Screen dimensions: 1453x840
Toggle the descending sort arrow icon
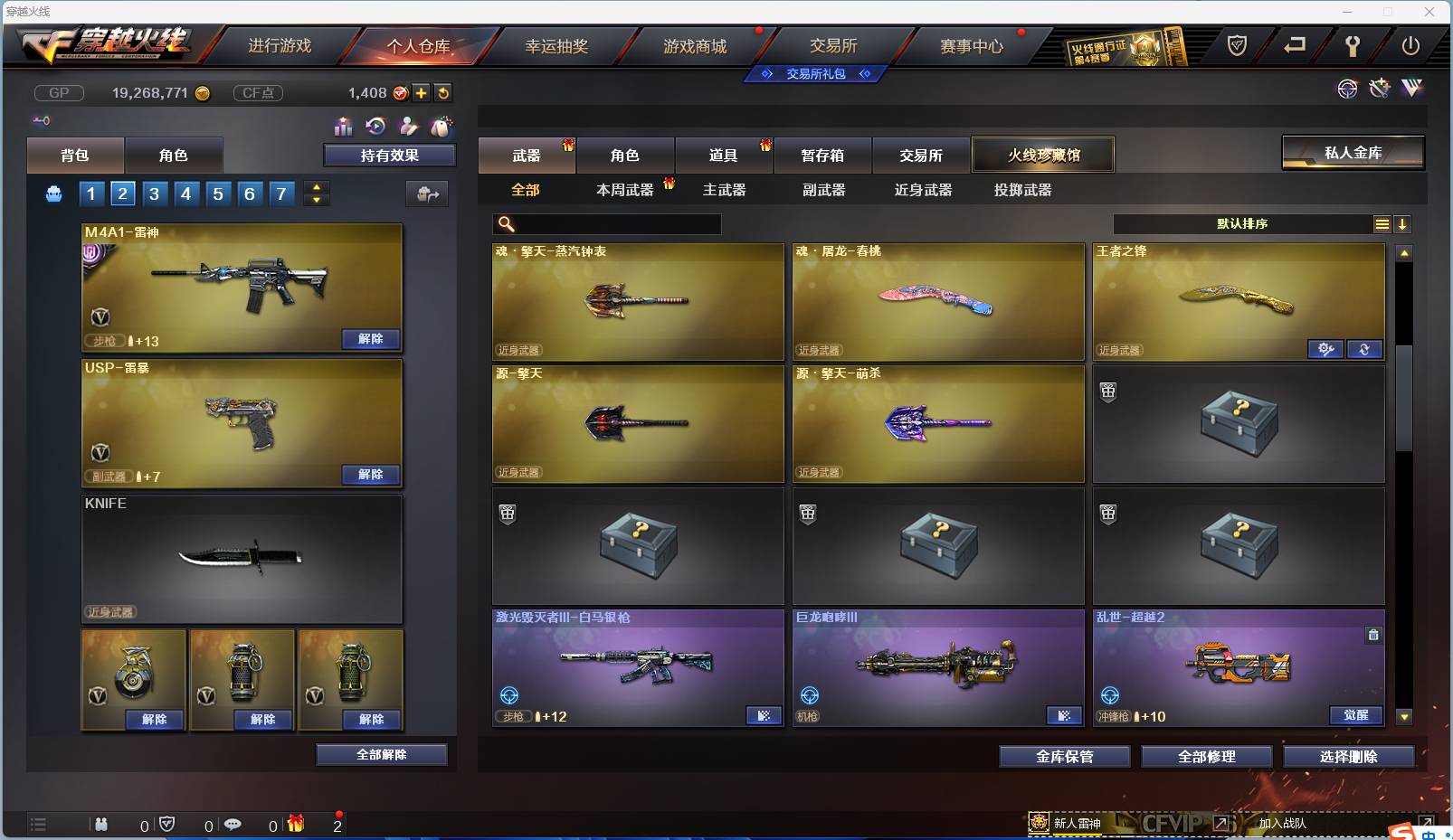point(1402,223)
